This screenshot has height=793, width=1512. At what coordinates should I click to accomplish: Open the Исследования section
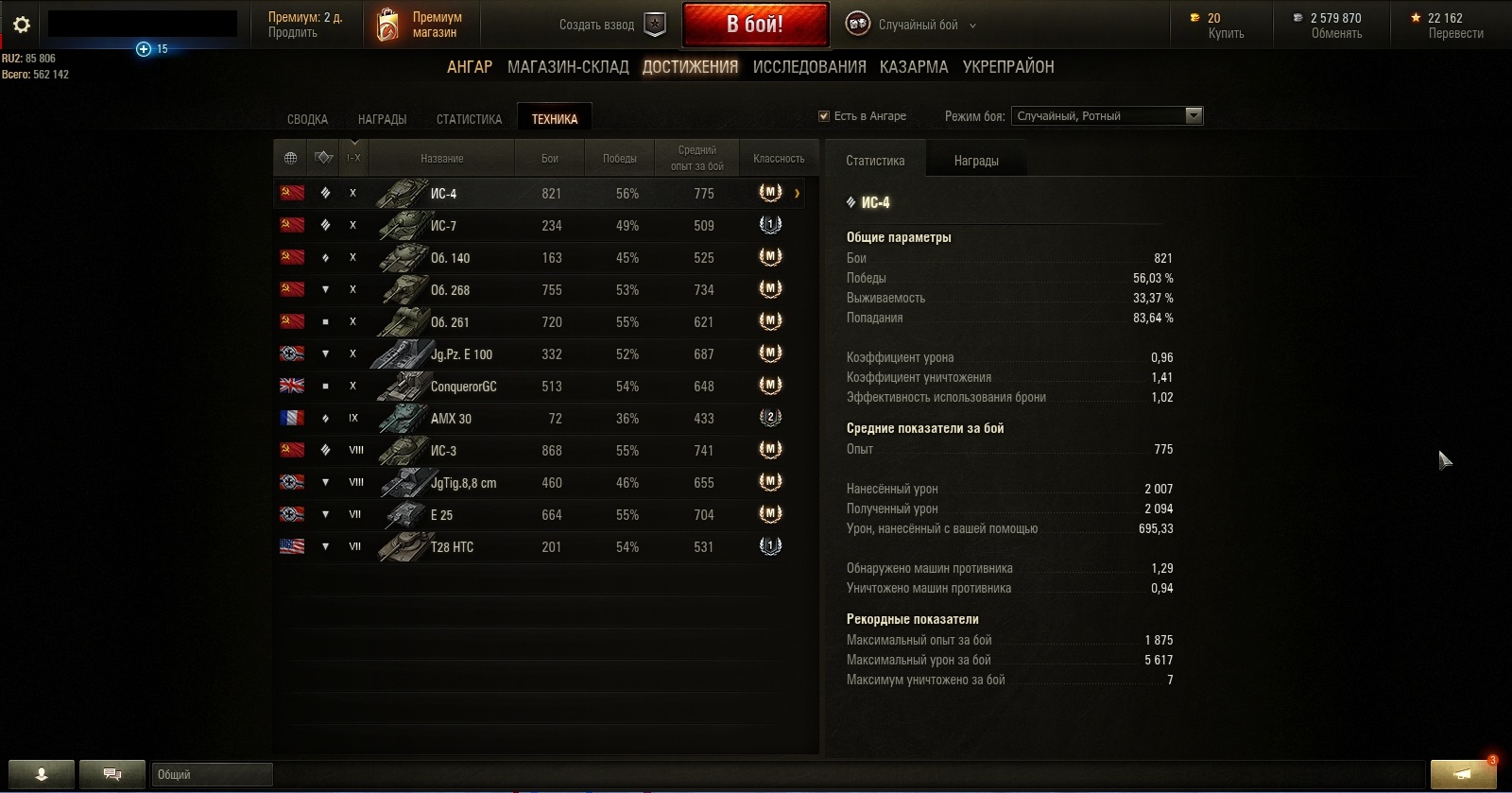coord(809,67)
